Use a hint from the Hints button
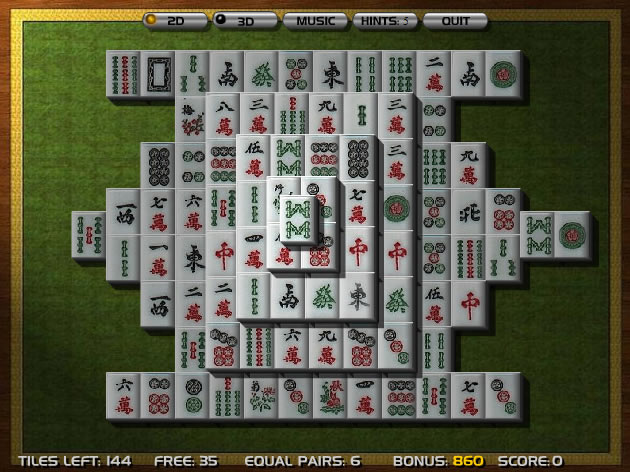Screen dimensions: 630x472 tap(385, 20)
